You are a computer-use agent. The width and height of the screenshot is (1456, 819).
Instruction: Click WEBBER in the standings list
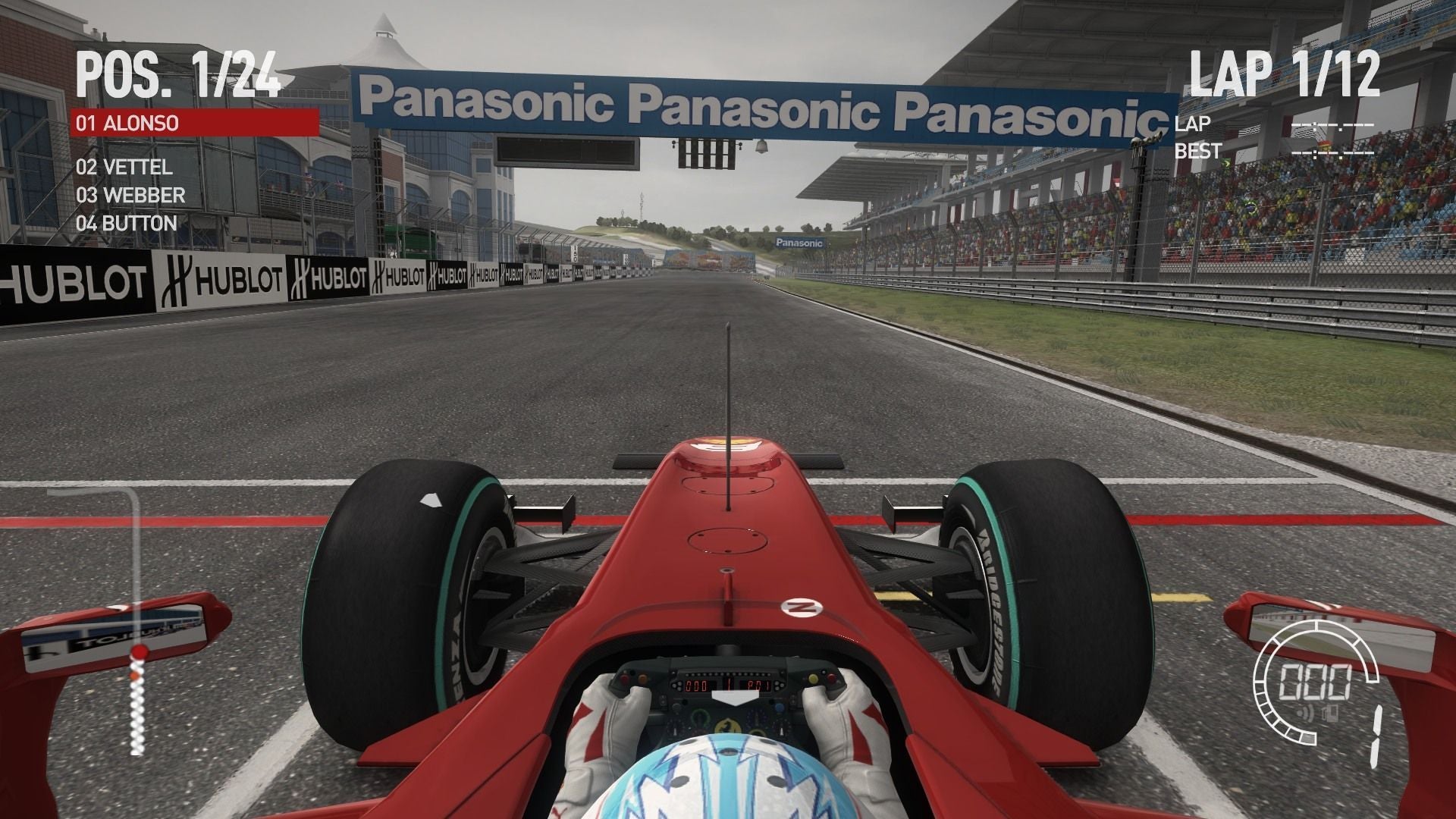[x=130, y=195]
